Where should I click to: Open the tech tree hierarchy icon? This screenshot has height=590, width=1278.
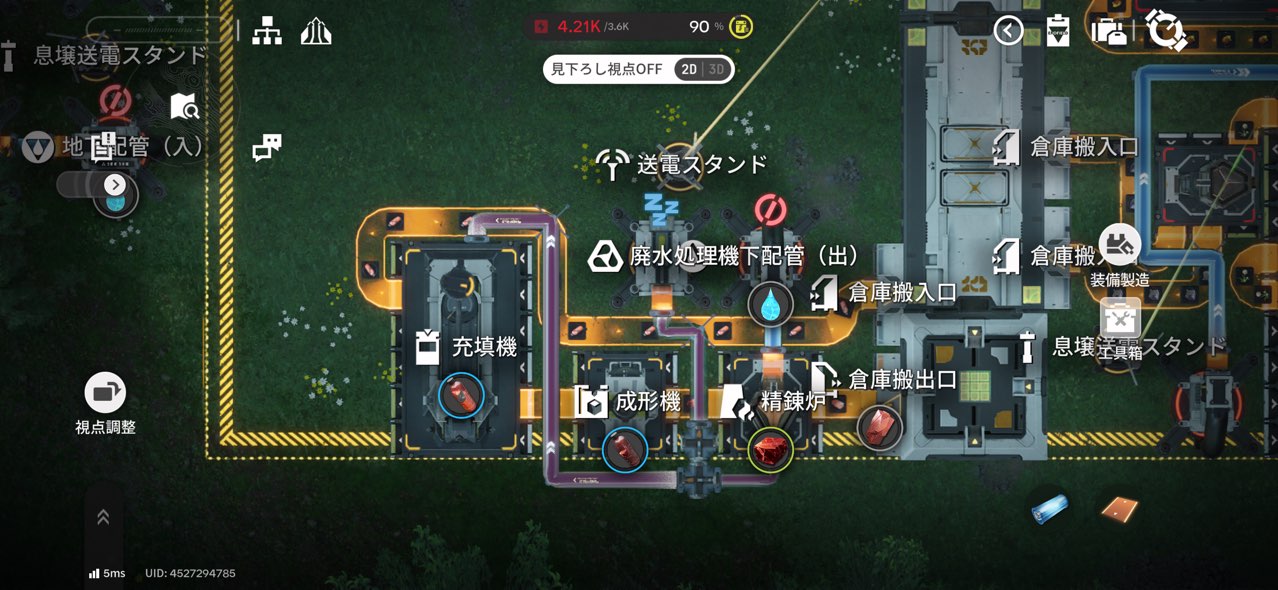click(x=267, y=31)
